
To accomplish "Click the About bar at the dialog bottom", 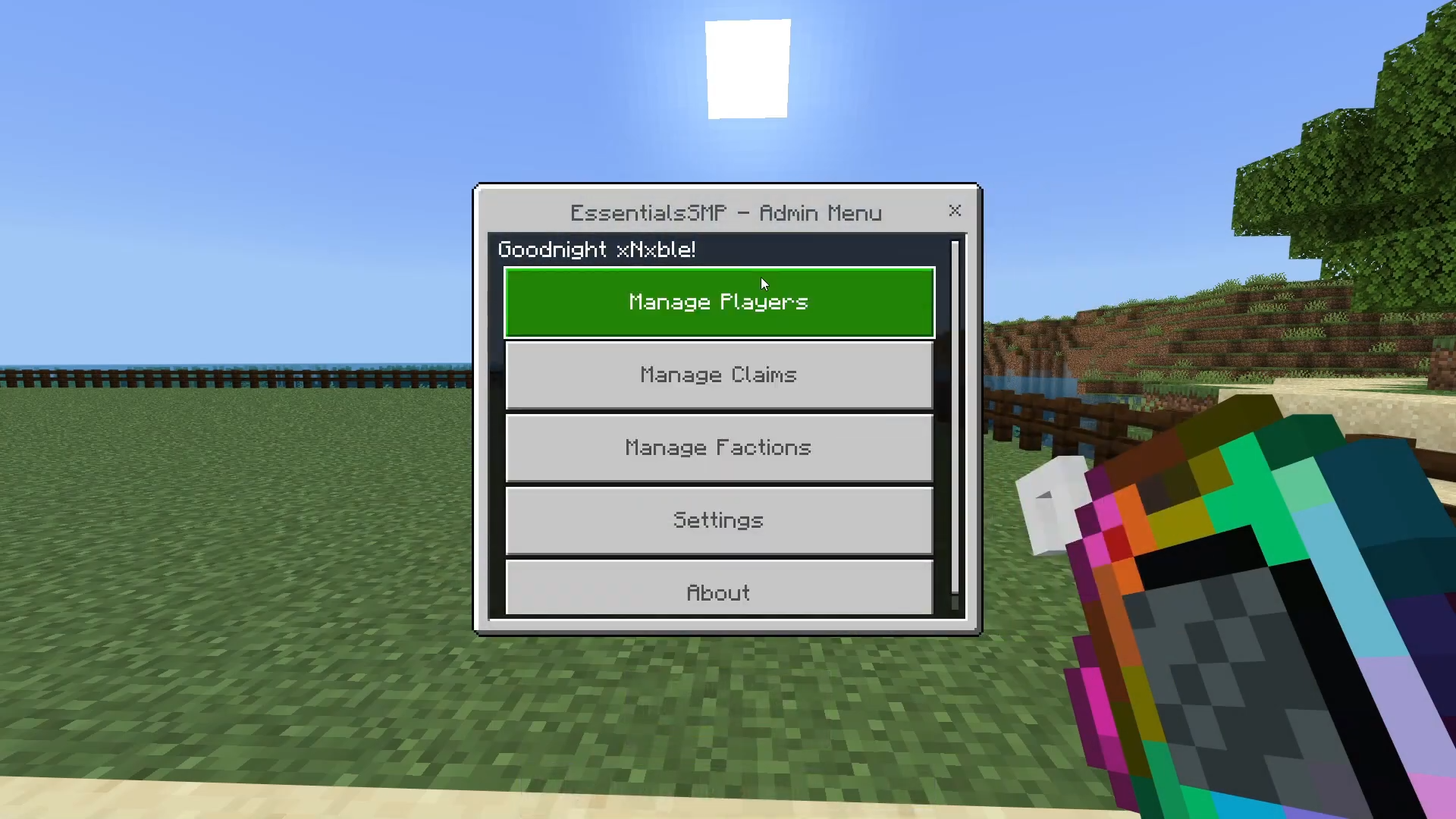I will click(x=718, y=592).
